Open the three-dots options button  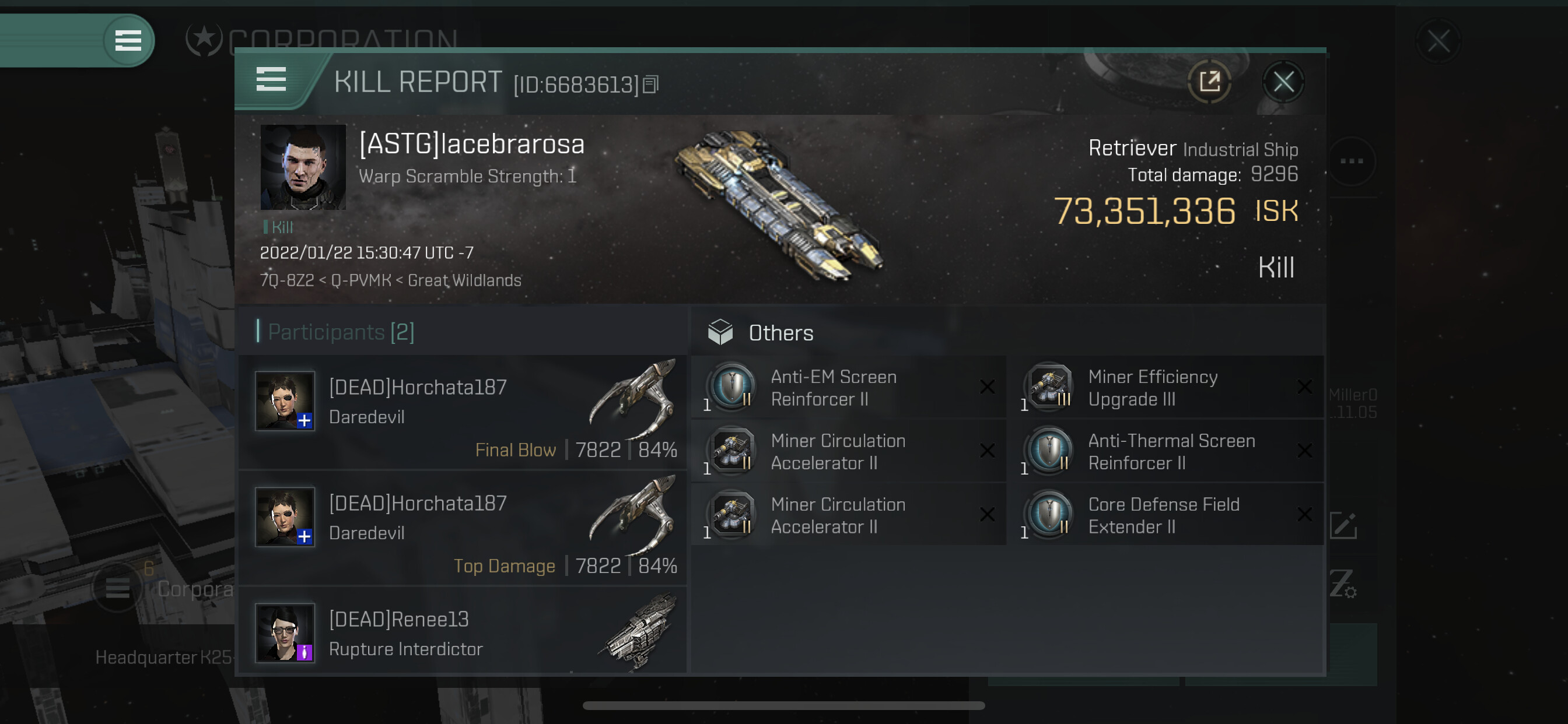tap(1352, 161)
